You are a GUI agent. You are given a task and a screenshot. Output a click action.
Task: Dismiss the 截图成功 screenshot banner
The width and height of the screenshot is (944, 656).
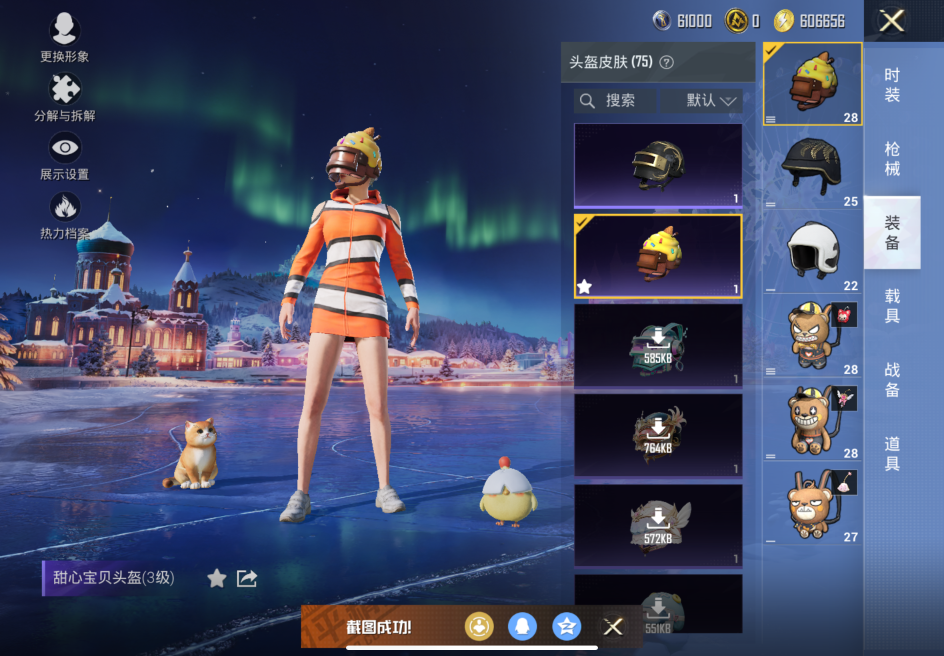coord(613,627)
